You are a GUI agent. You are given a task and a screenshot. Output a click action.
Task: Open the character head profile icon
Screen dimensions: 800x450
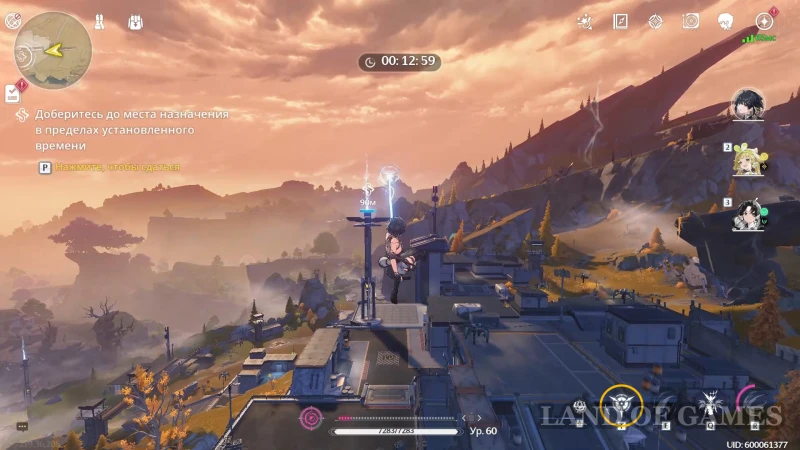(x=727, y=21)
